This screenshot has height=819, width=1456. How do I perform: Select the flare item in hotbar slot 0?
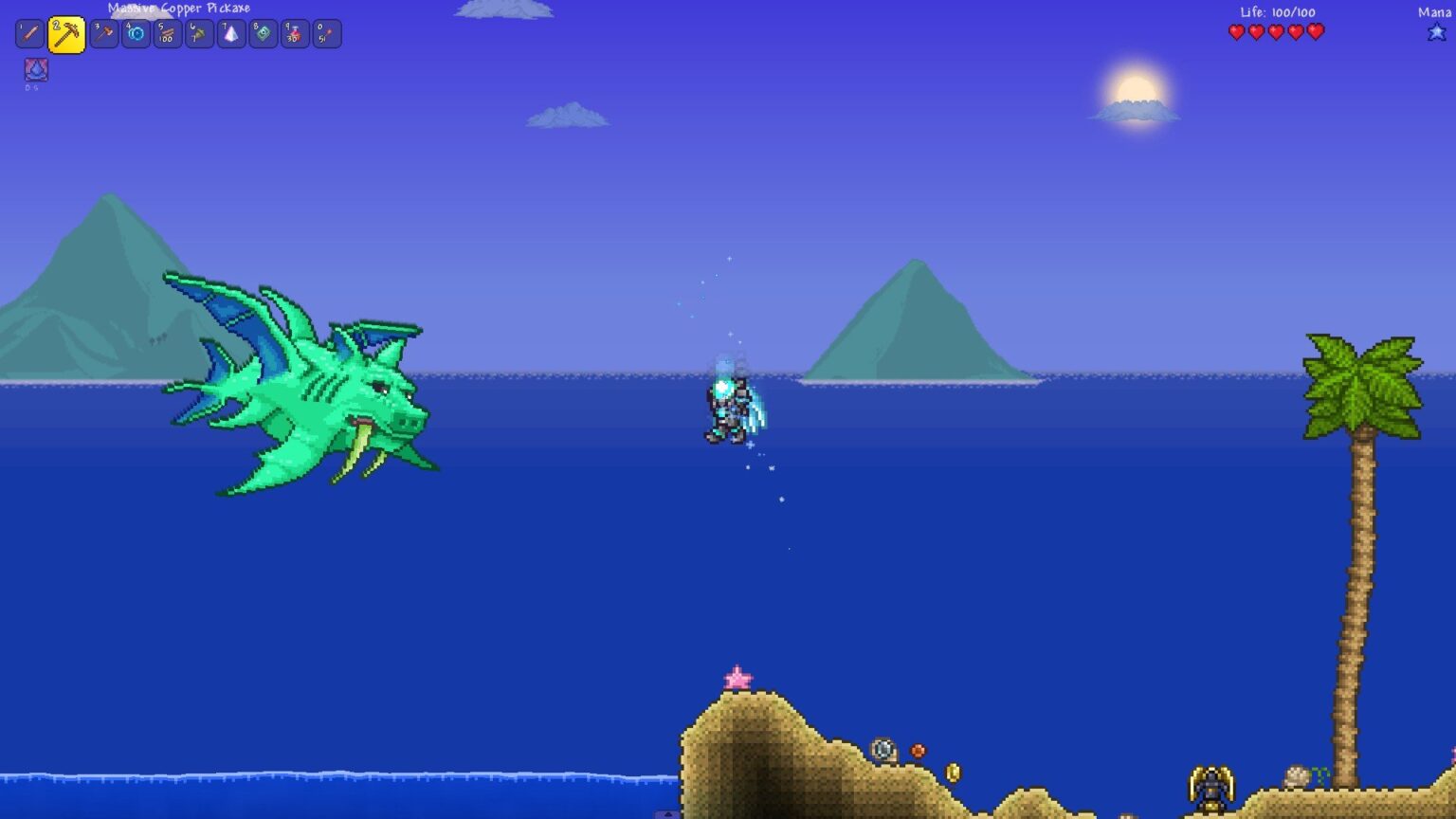(326, 33)
